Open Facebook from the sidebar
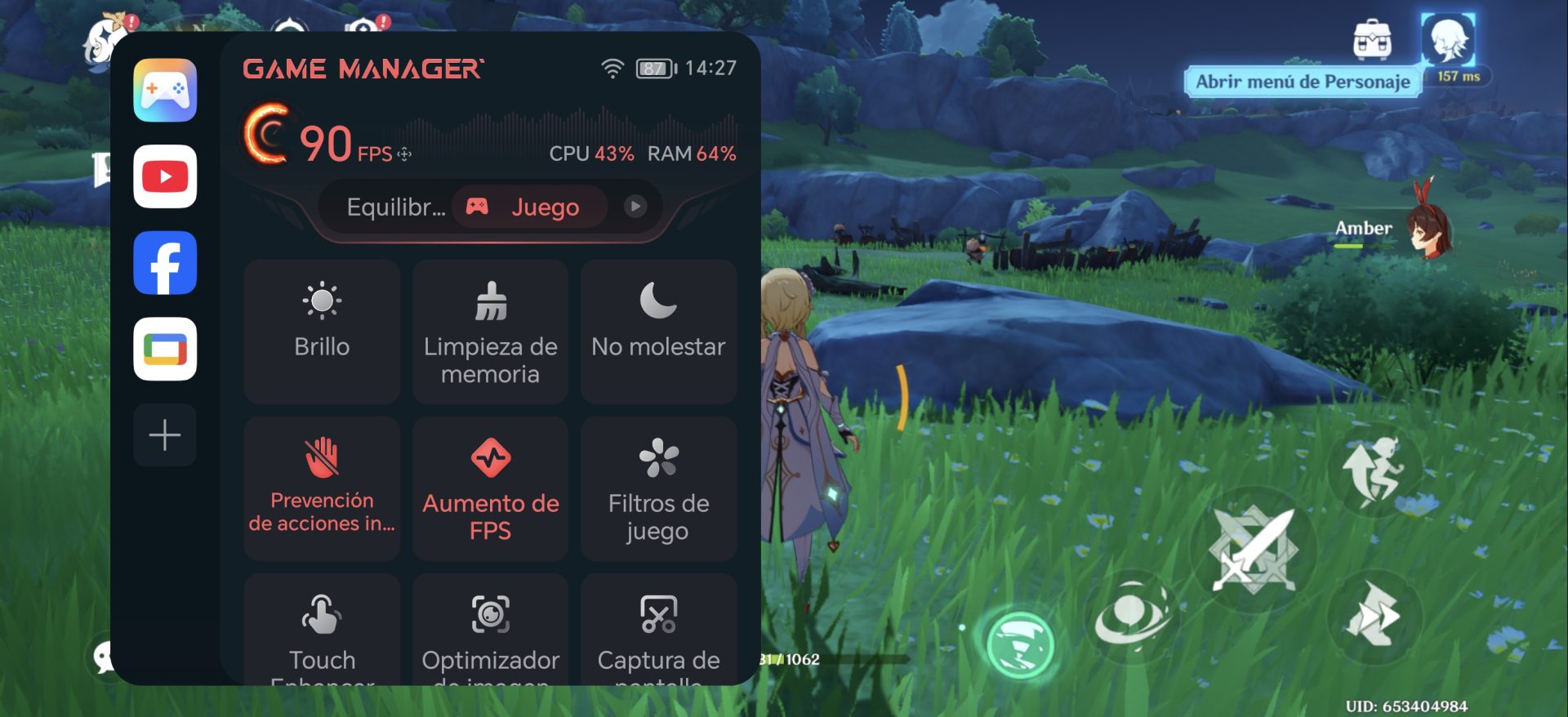Image resolution: width=1568 pixels, height=717 pixels. click(165, 263)
